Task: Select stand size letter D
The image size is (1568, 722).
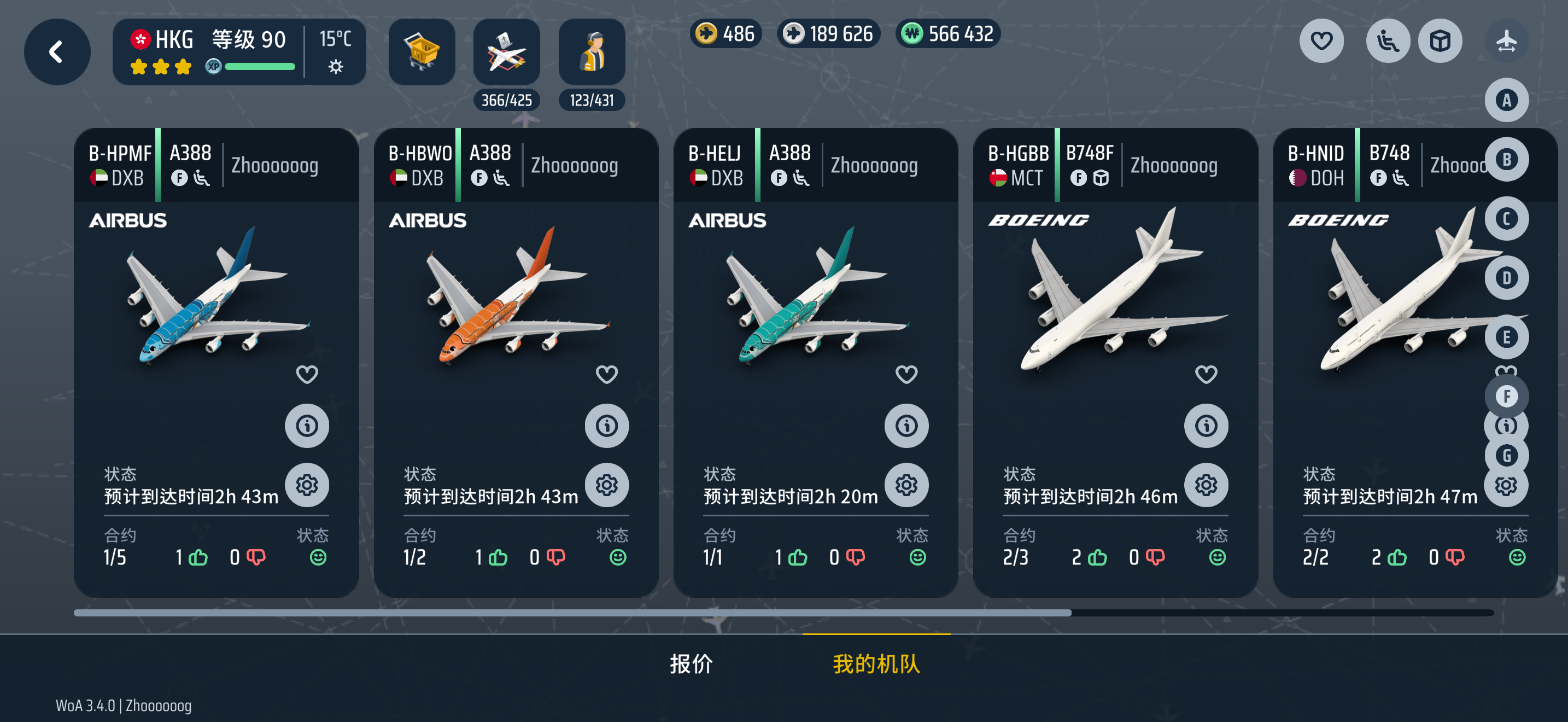Action: 1506,278
